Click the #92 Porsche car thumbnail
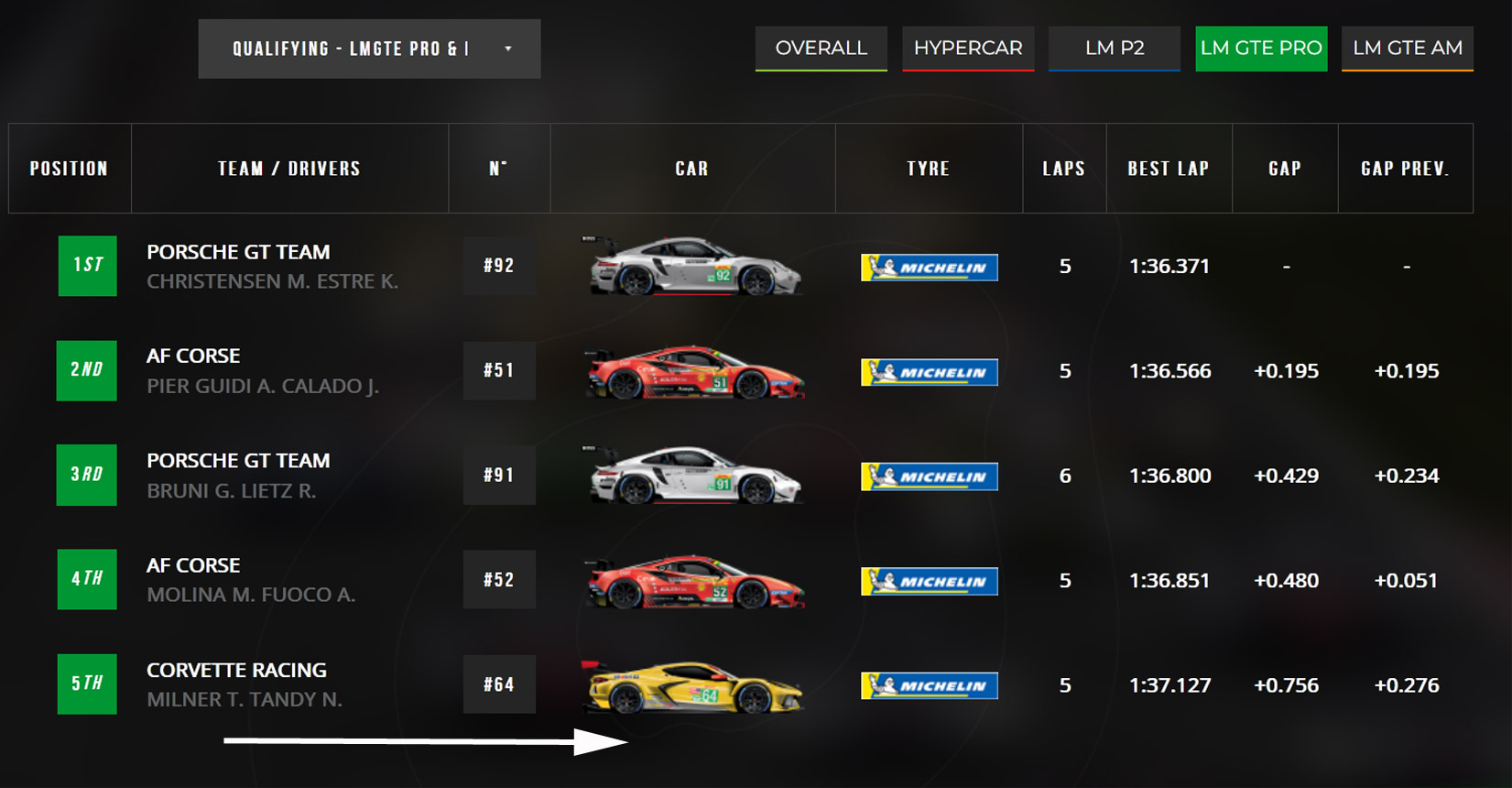This screenshot has height=788, width=1512. pyautogui.click(x=695, y=266)
